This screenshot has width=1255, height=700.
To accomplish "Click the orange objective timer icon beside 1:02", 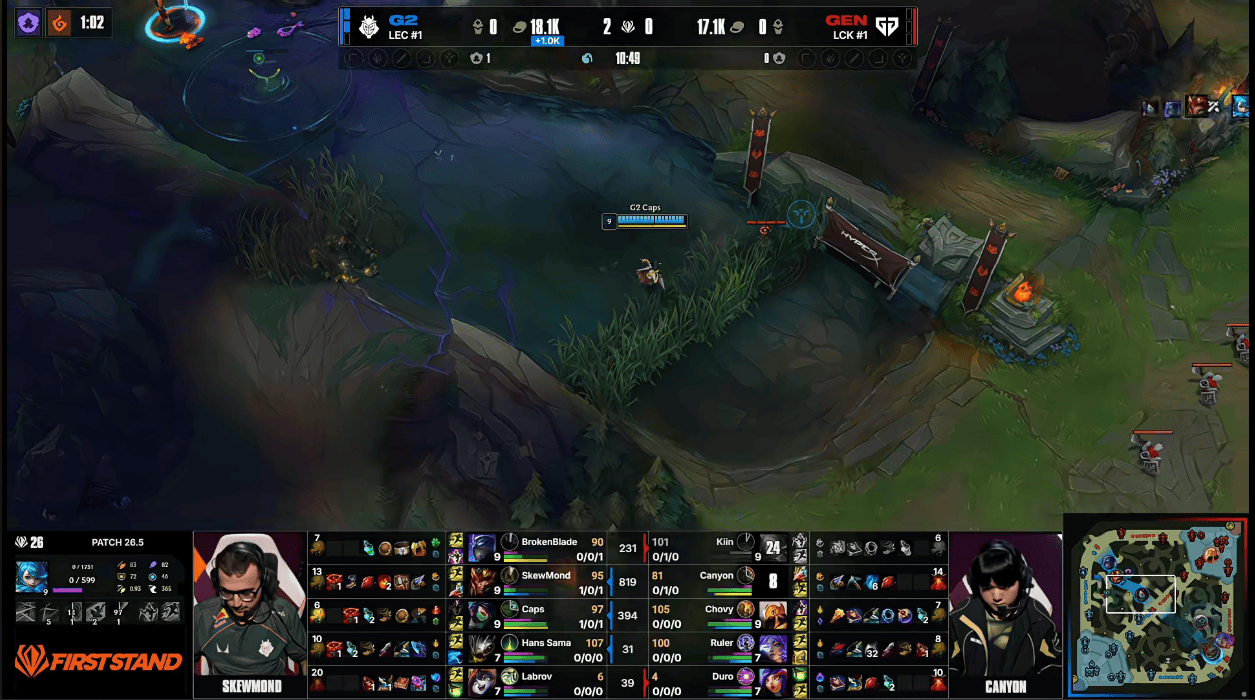I will [x=60, y=23].
